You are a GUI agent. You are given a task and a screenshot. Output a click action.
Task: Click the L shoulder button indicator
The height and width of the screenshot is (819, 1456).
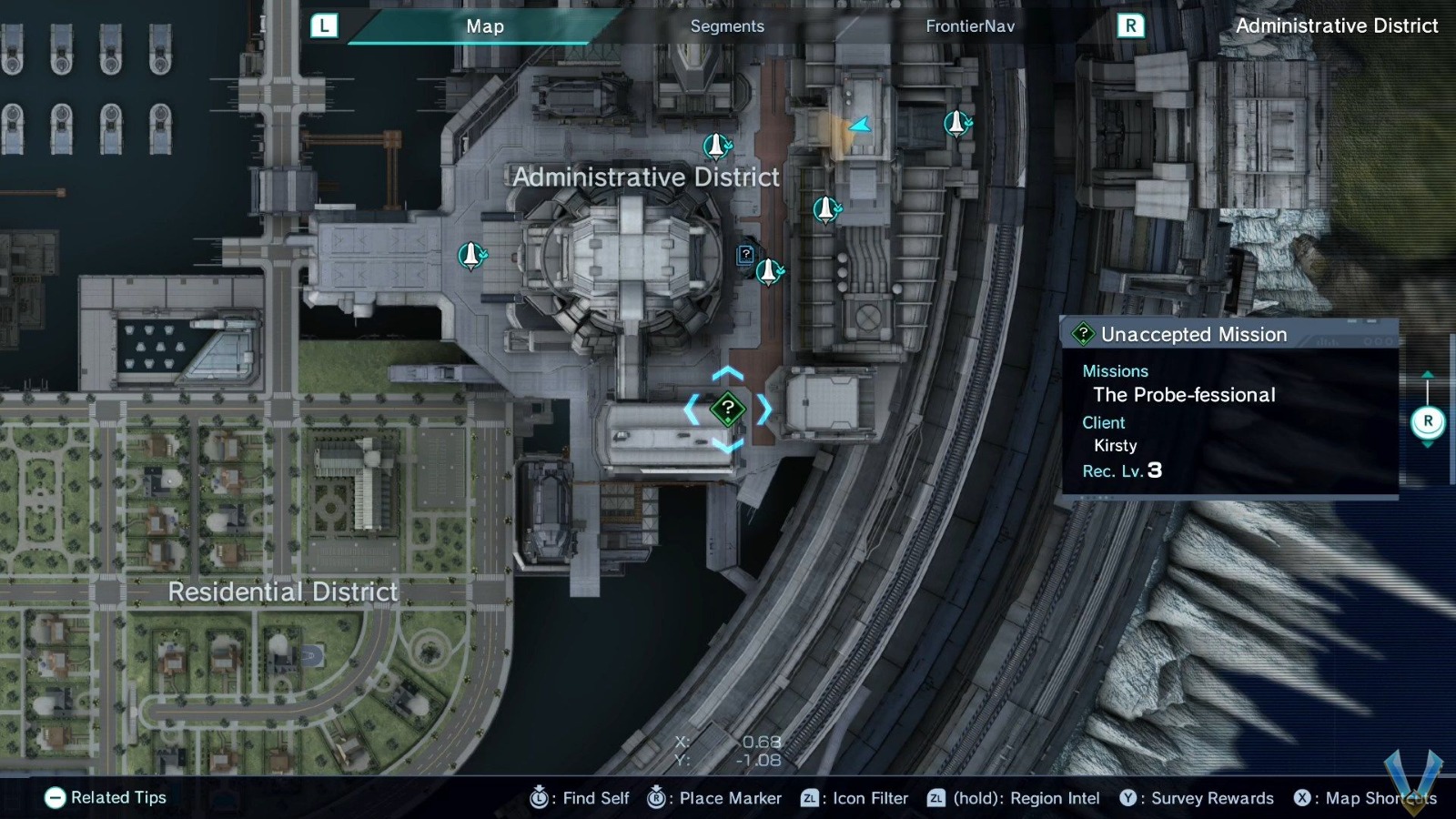[323, 26]
